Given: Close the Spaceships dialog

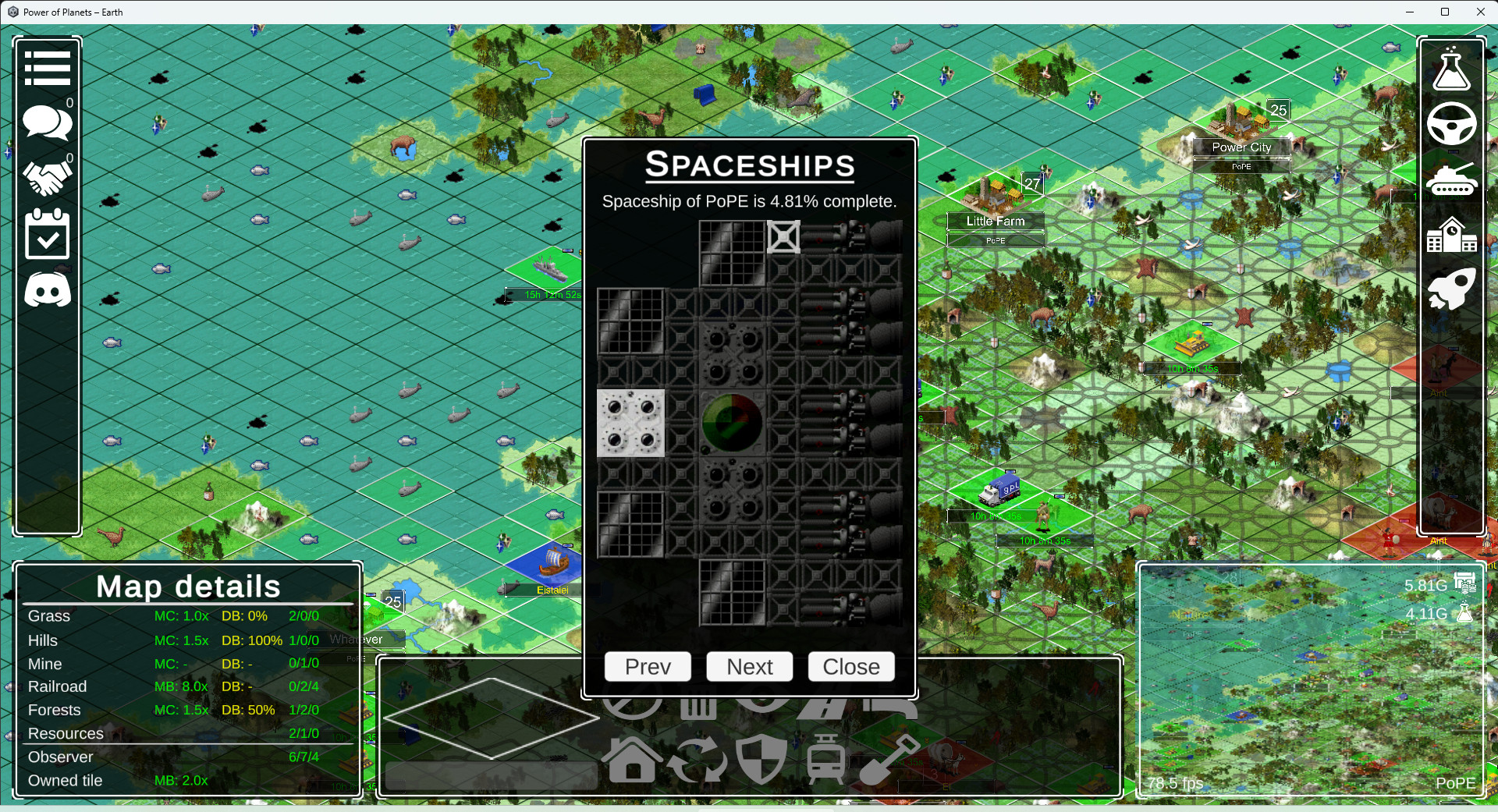Looking at the screenshot, I should coord(850,667).
